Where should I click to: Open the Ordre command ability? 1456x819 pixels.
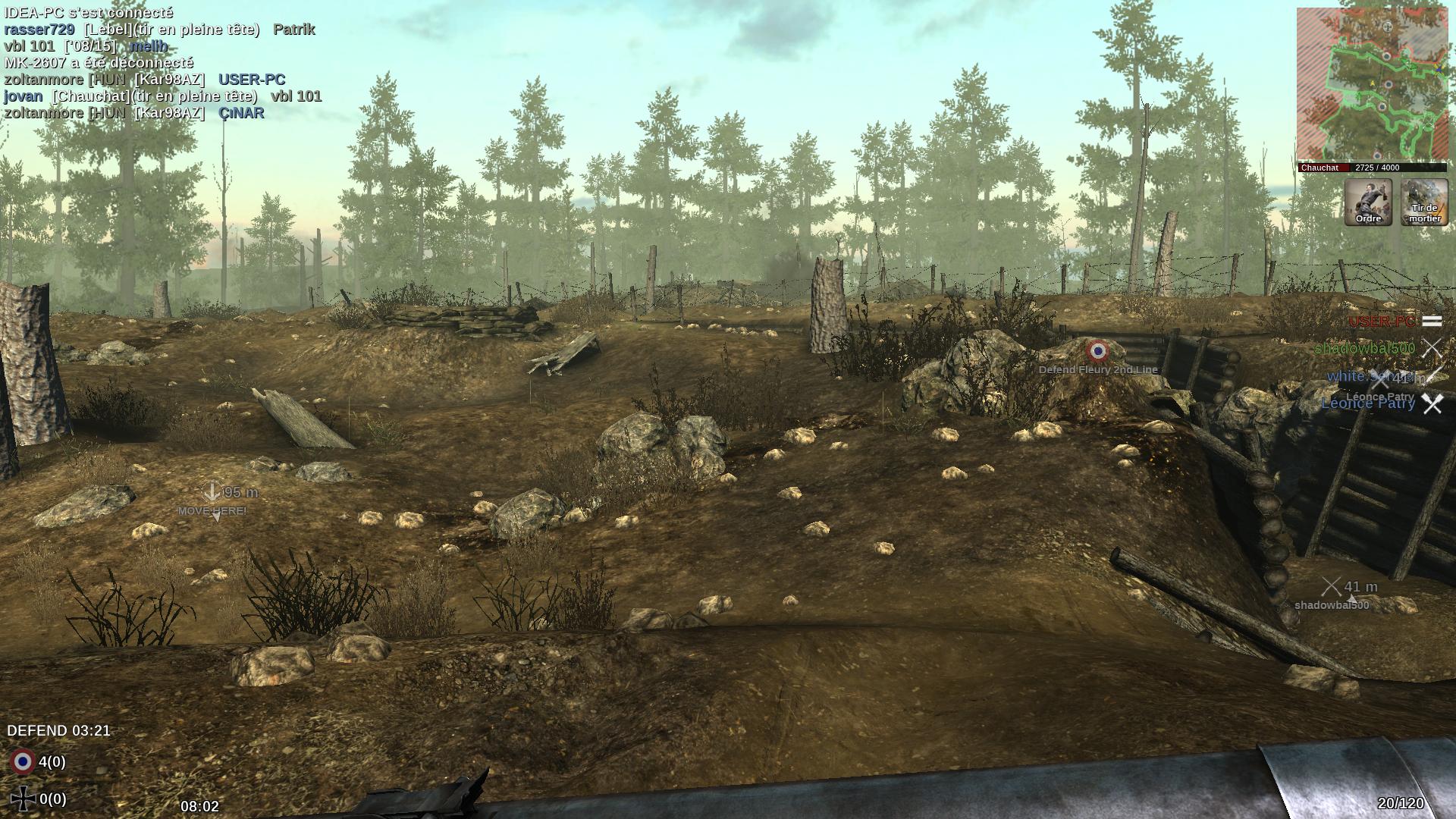[x=1368, y=202]
